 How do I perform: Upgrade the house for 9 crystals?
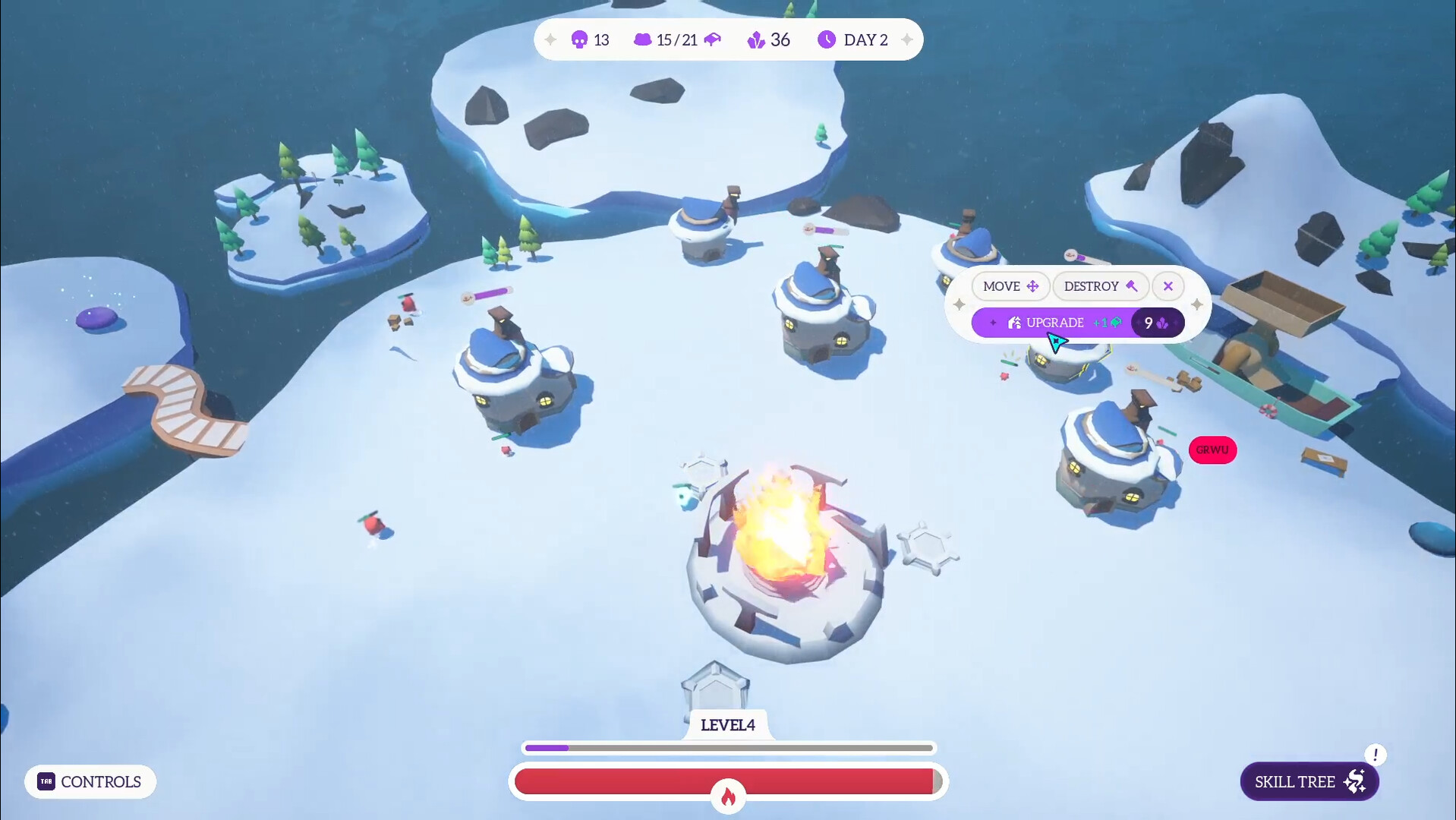pos(1076,323)
